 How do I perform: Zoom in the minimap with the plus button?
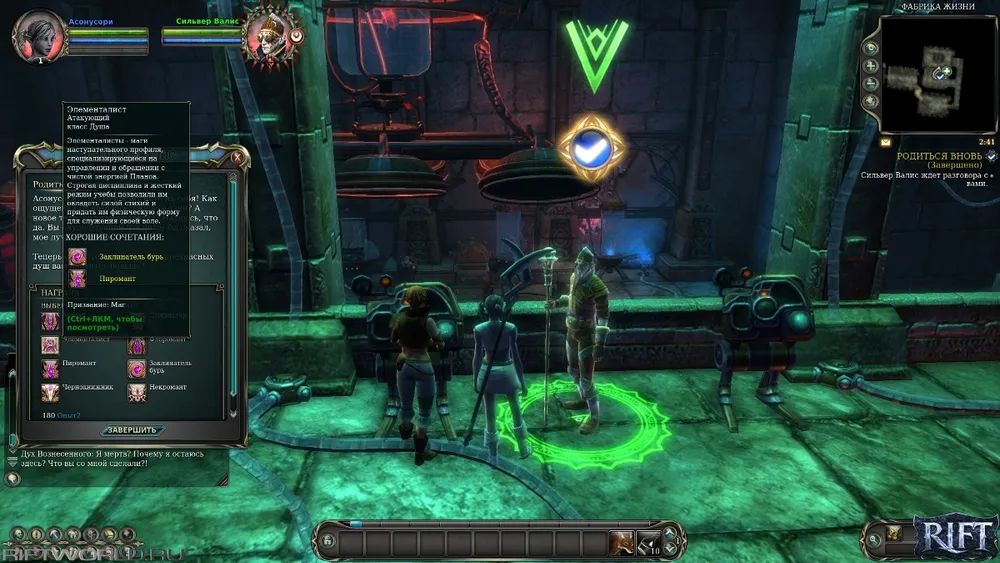872,66
